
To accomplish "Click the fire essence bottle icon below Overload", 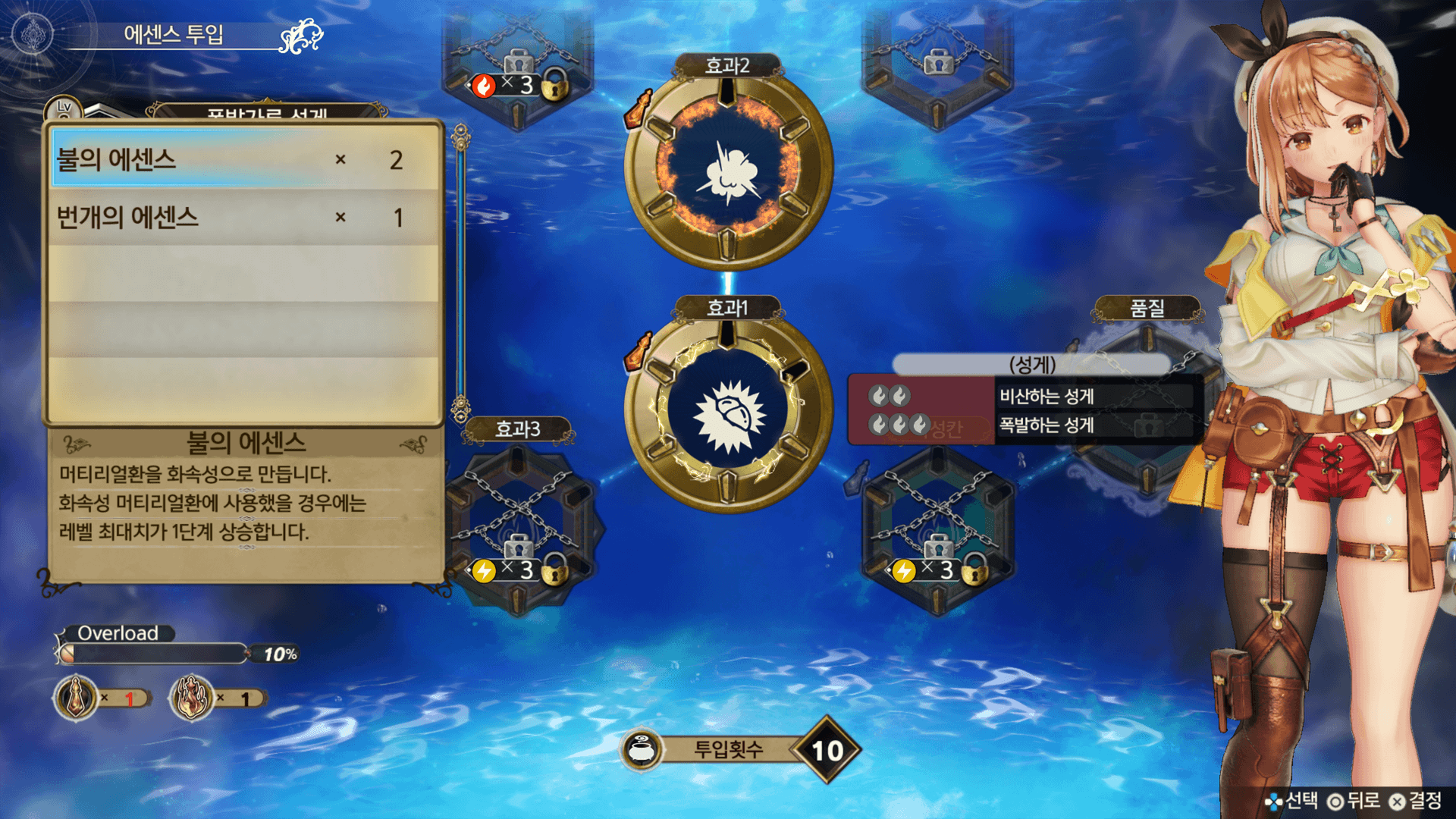I will point(192,697).
